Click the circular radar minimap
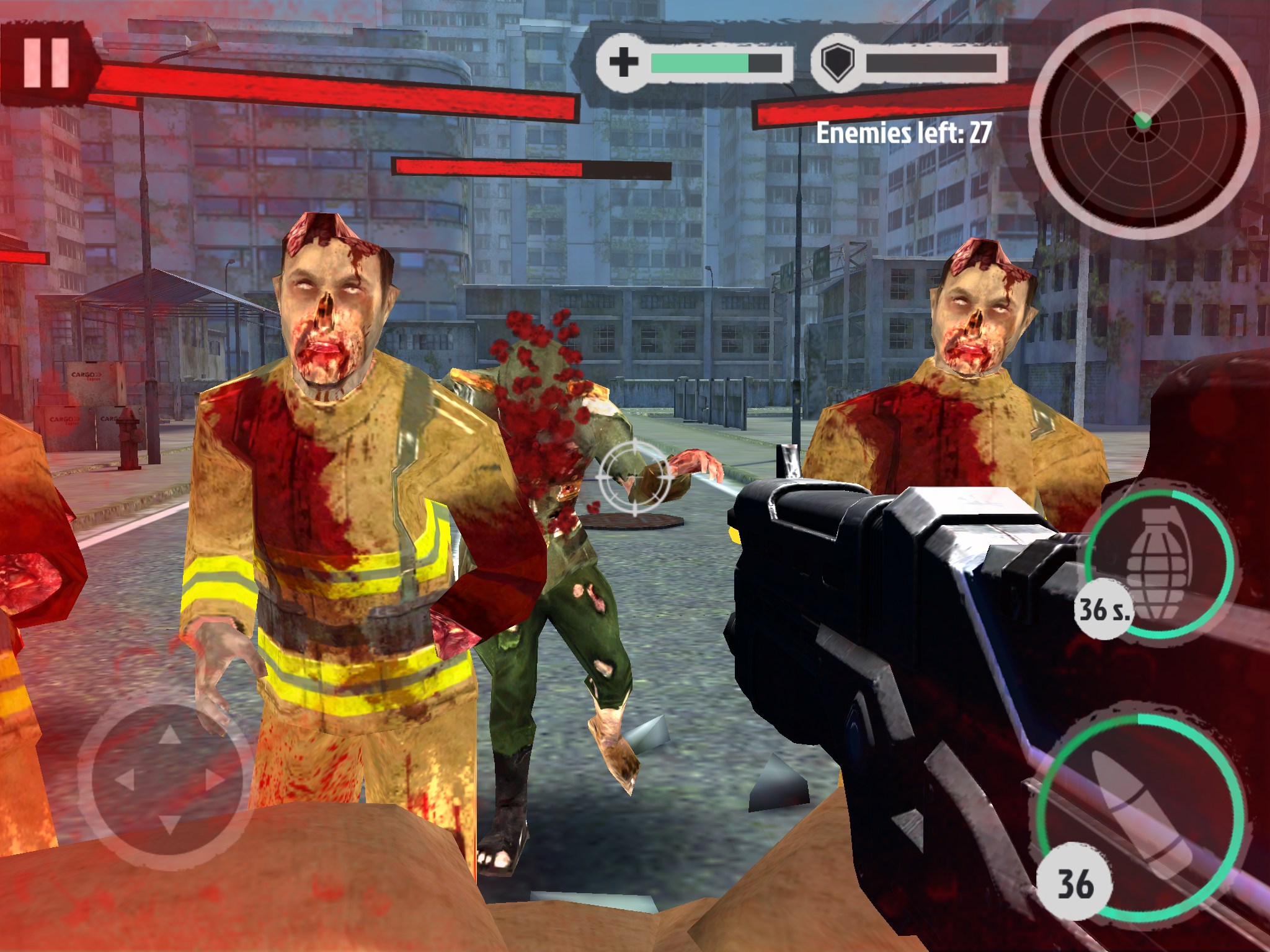 (x=1142, y=124)
